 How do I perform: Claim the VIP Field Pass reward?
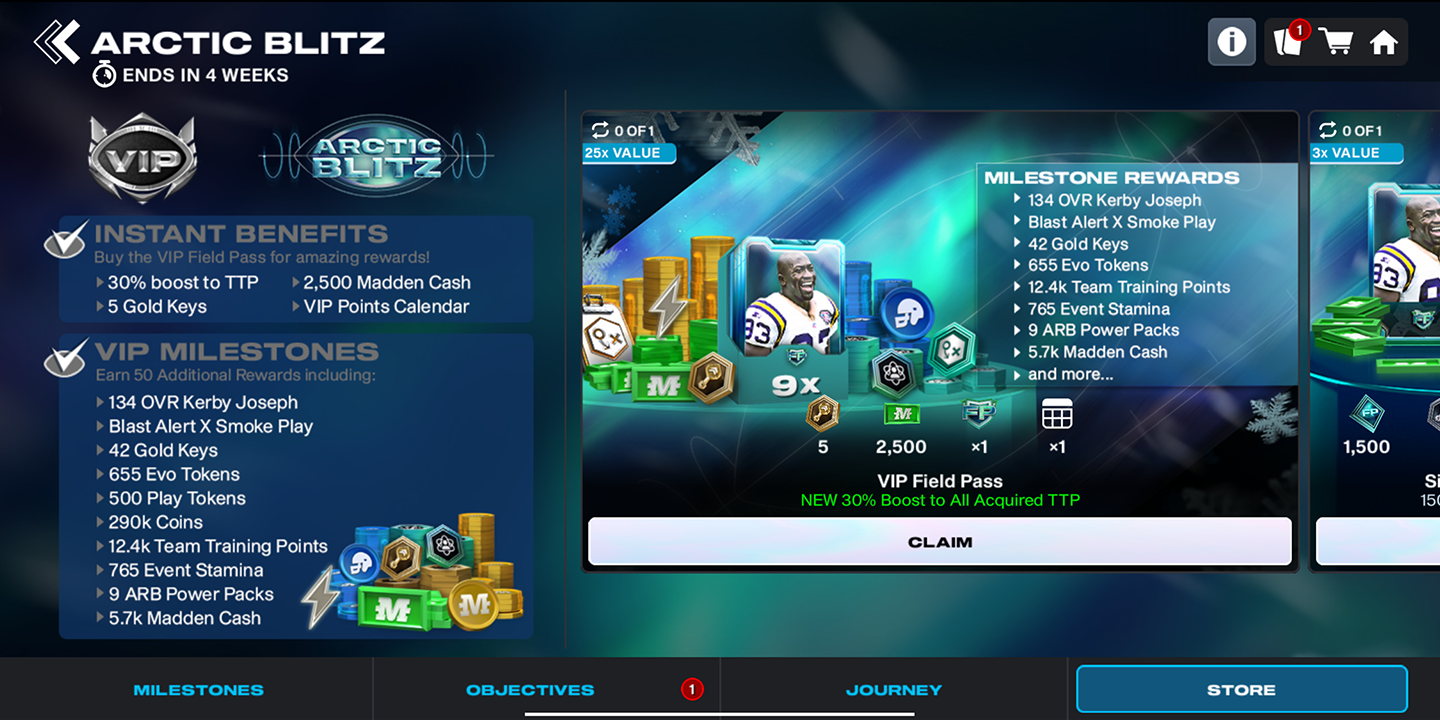coord(939,542)
